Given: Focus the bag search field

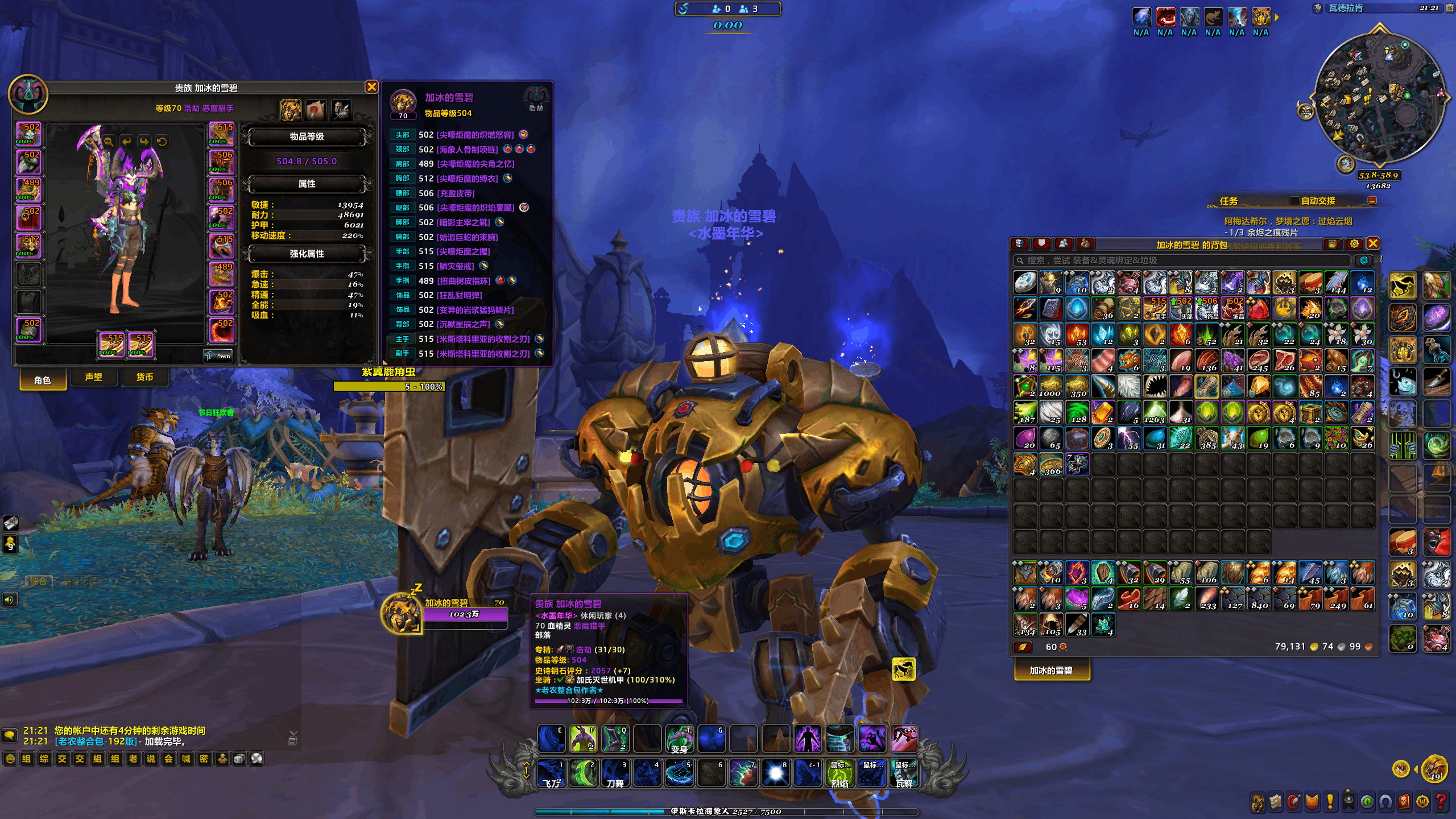Looking at the screenshot, I should (x=1183, y=260).
